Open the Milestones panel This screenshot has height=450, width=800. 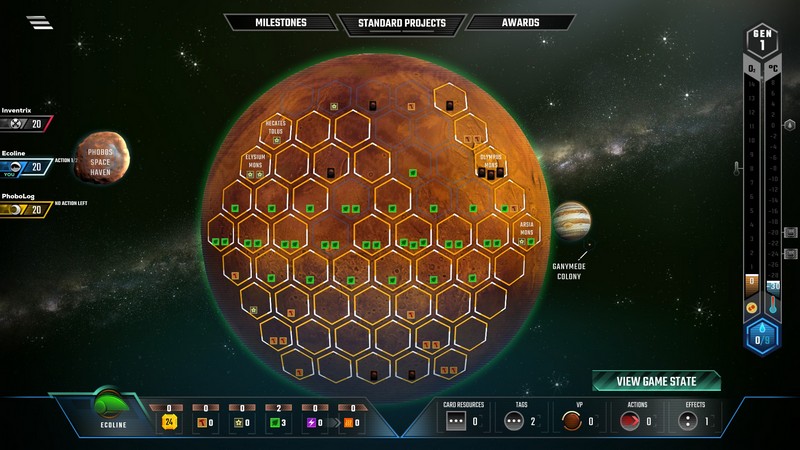[x=280, y=23]
